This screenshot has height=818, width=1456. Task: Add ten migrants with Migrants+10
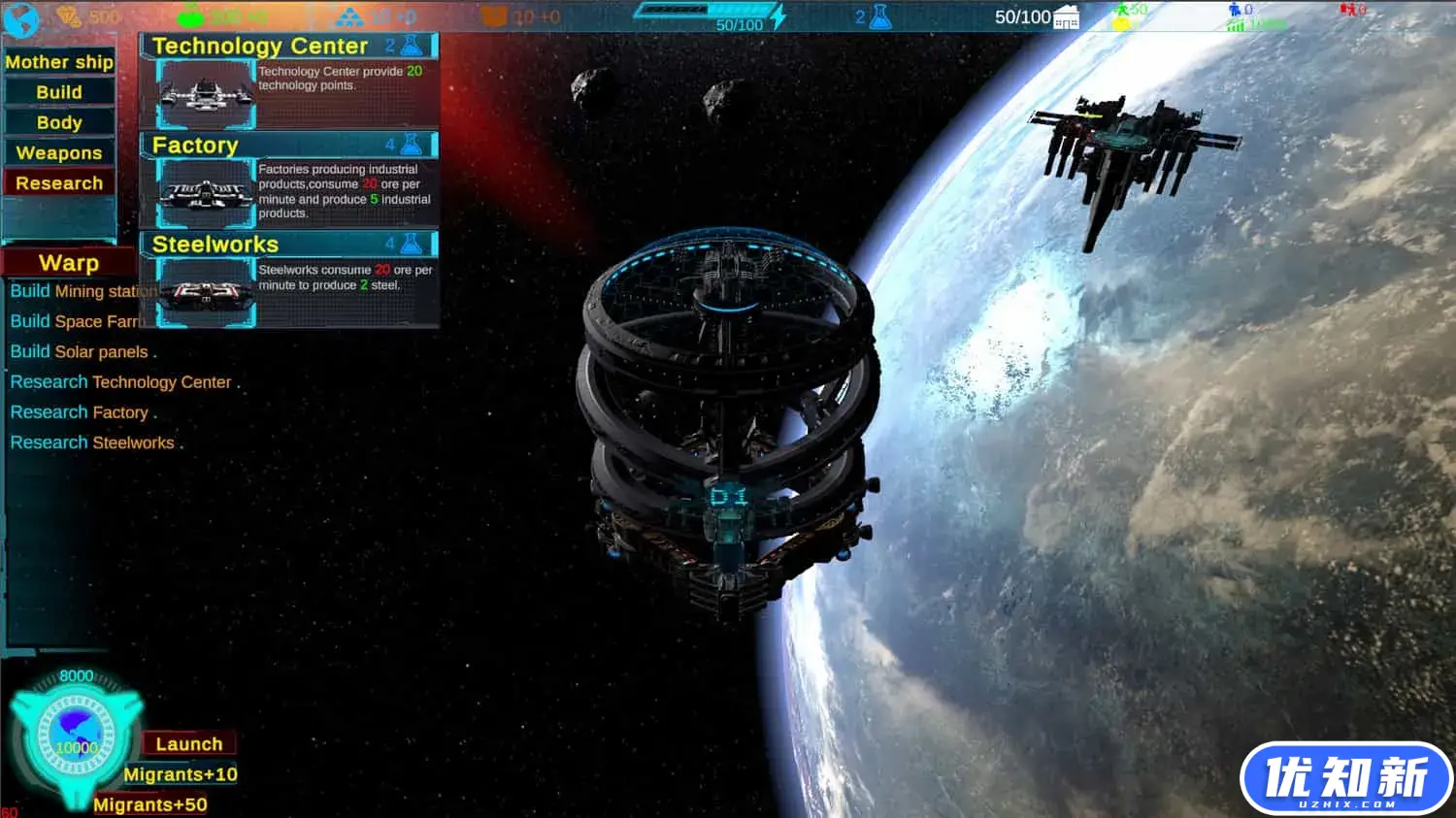pos(181,774)
